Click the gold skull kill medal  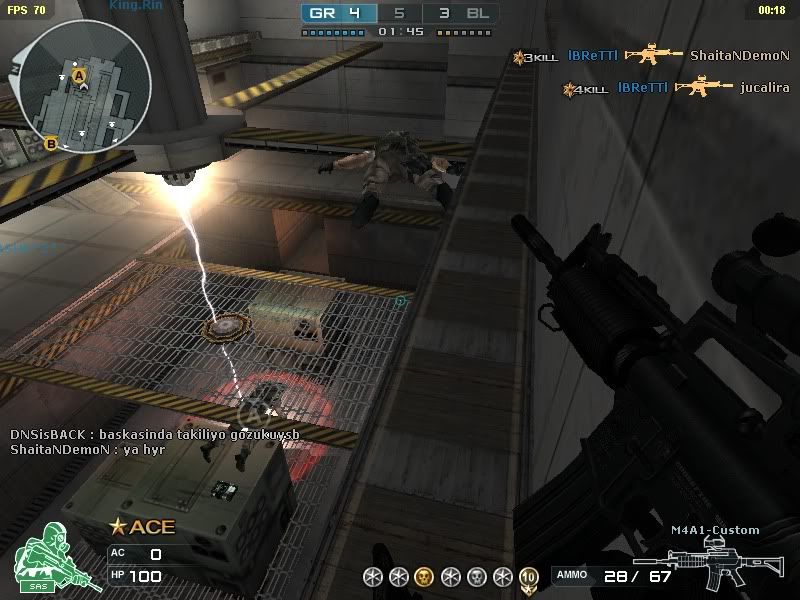424,576
